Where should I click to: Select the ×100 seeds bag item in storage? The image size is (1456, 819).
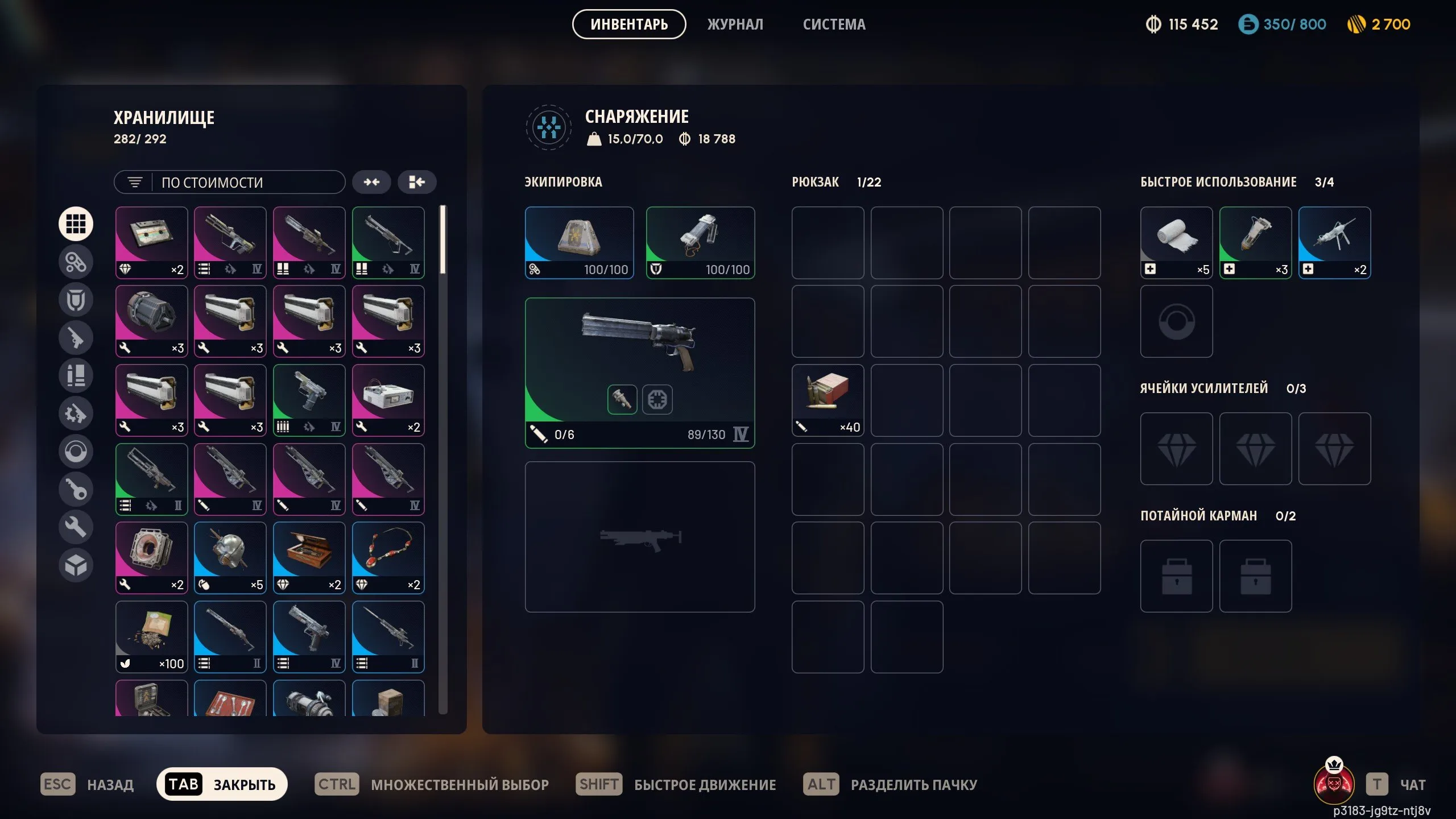coord(151,637)
